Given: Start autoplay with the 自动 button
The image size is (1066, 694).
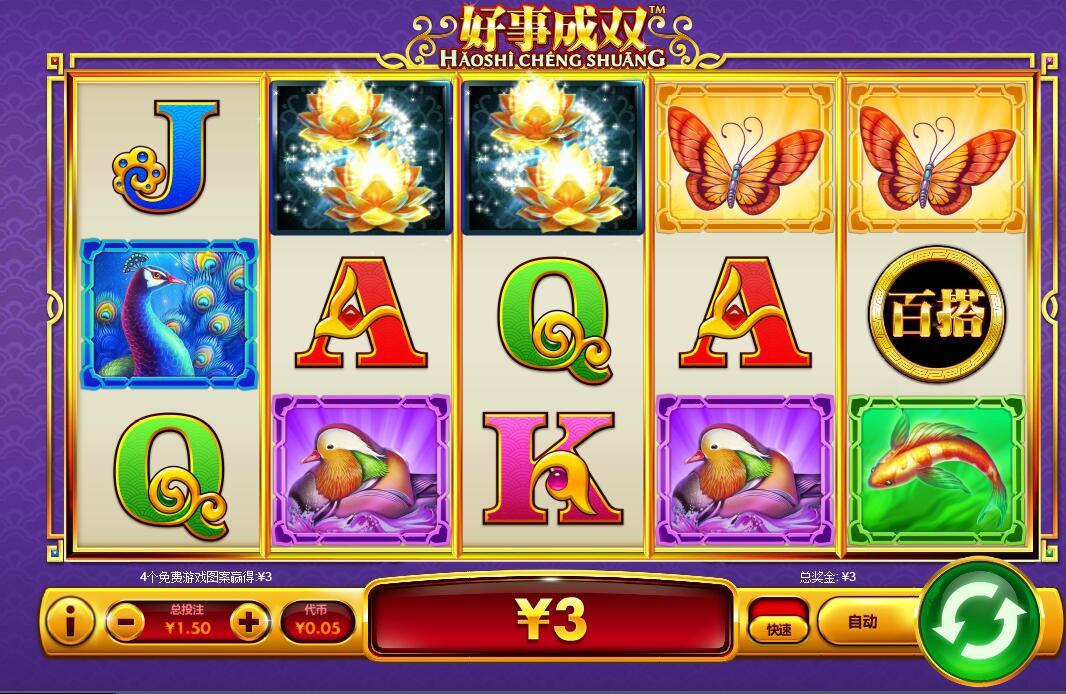Looking at the screenshot, I should pos(864,622).
